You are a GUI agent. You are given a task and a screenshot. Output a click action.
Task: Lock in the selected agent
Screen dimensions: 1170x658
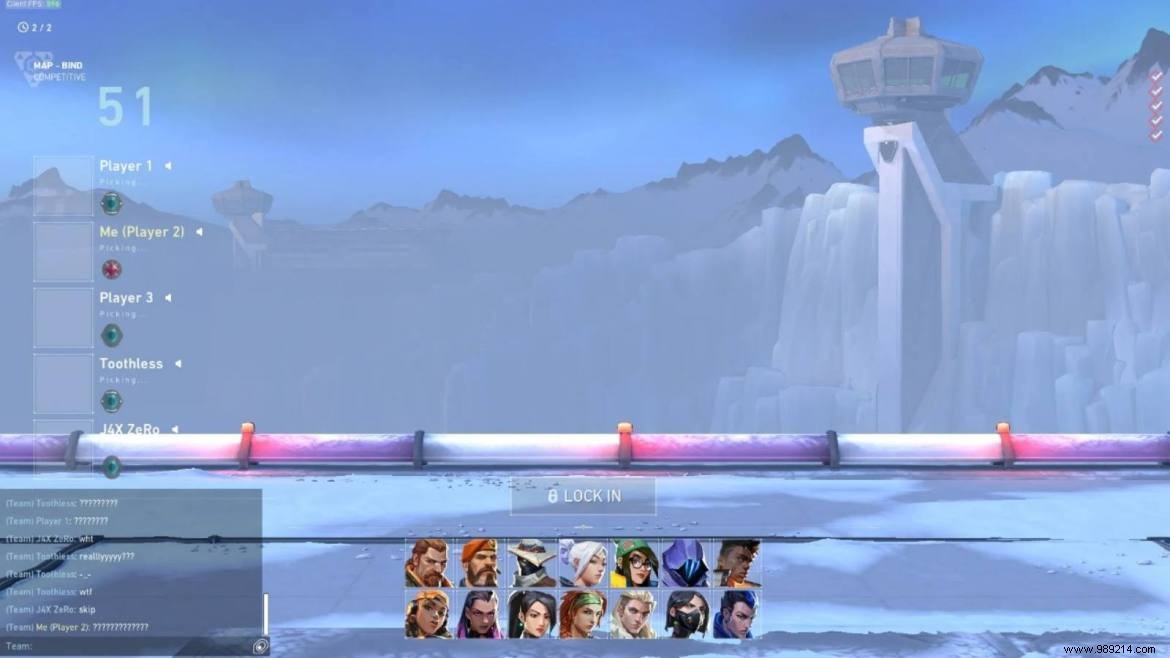583,496
